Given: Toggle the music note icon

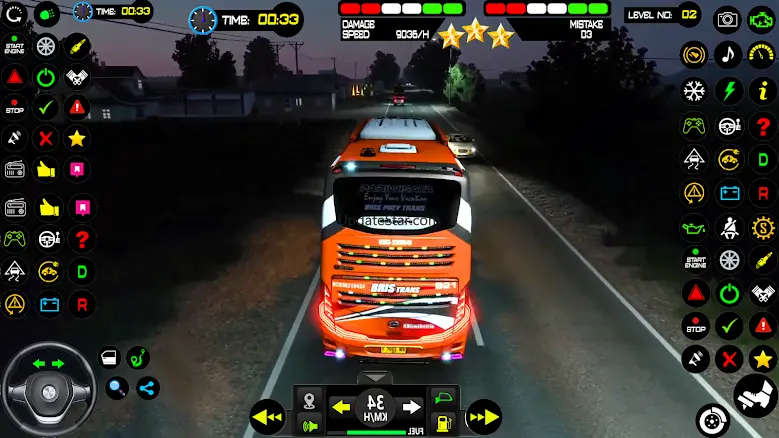Looking at the screenshot, I should [729, 54].
